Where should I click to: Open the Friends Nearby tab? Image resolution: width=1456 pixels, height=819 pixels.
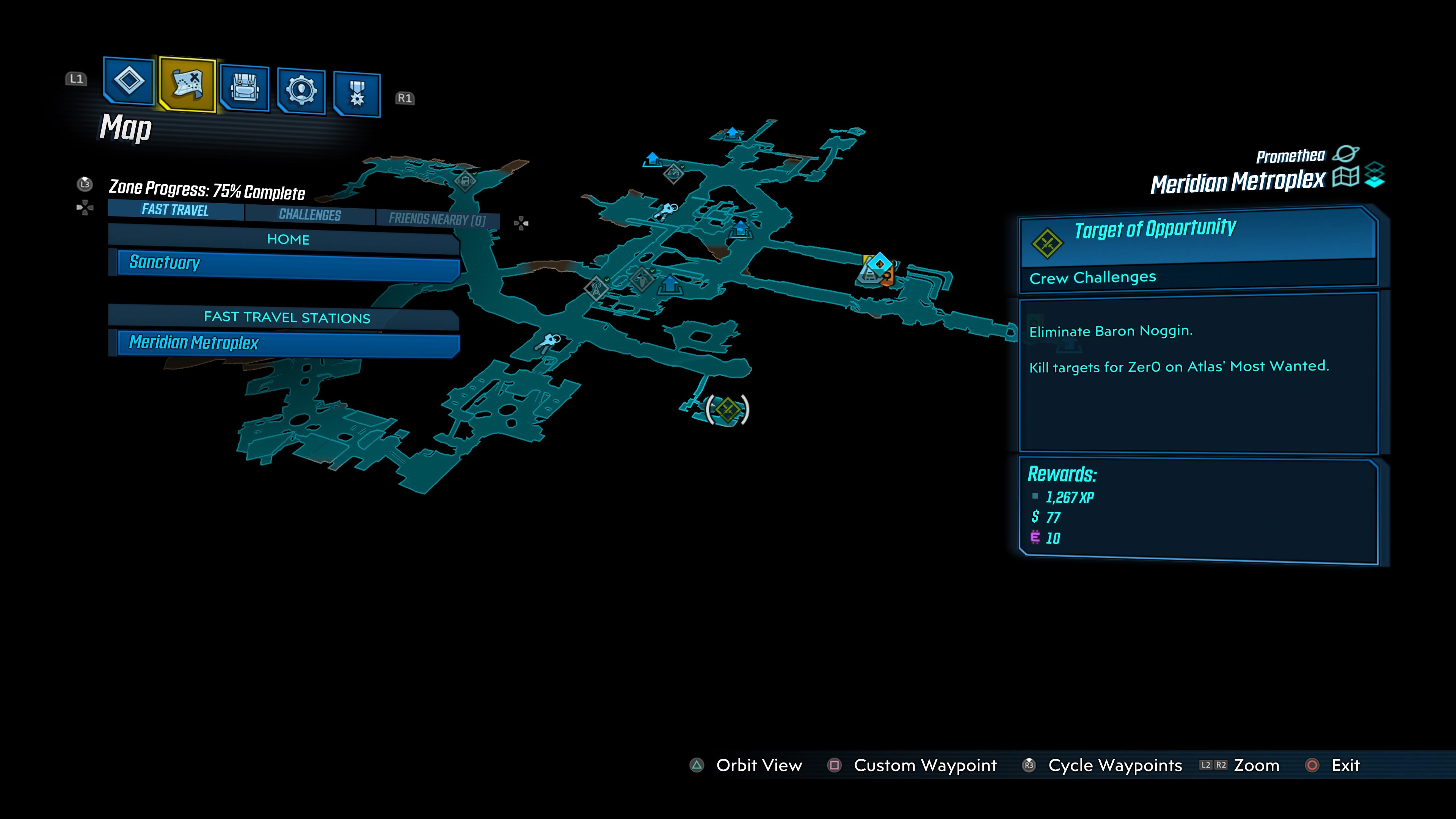coord(437,219)
